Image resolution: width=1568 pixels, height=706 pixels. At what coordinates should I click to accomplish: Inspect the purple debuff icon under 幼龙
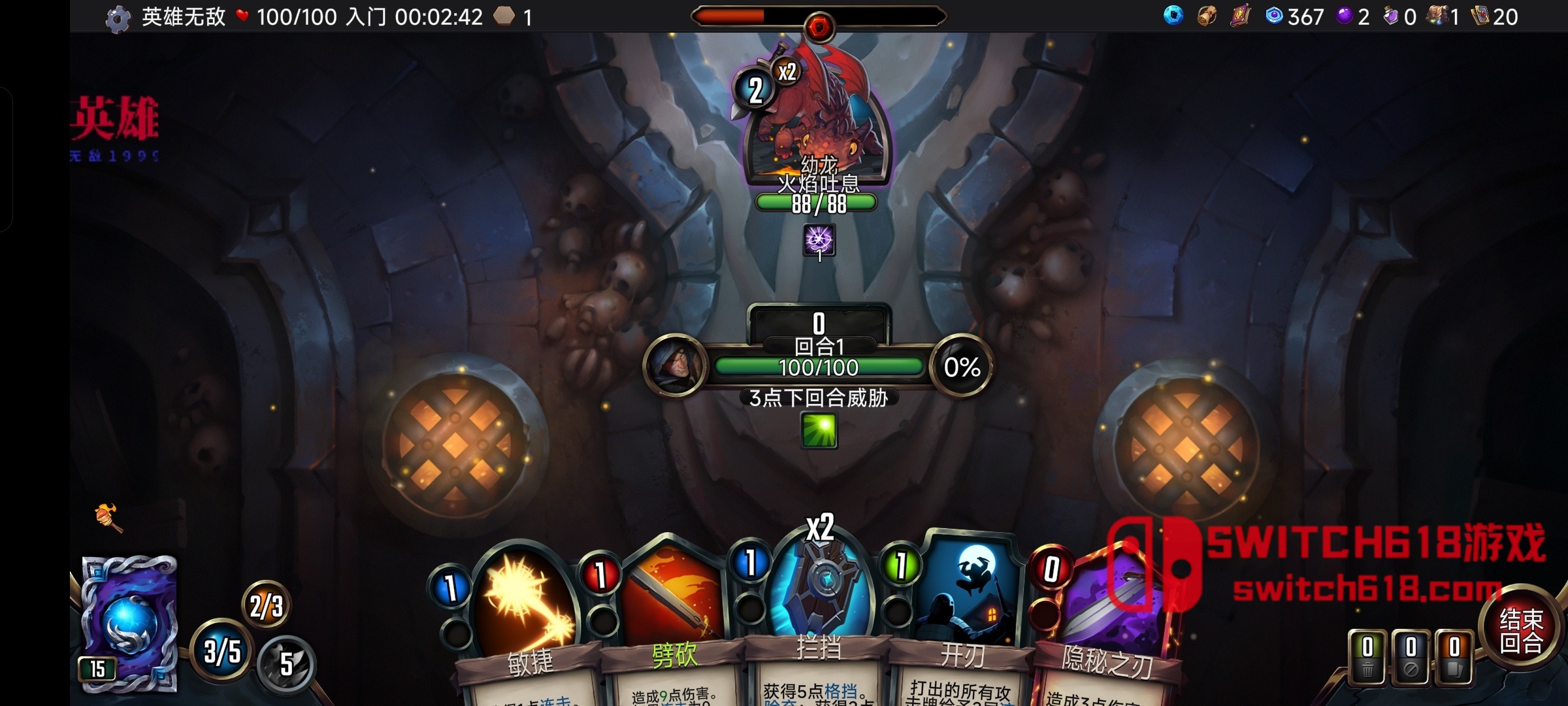click(819, 241)
